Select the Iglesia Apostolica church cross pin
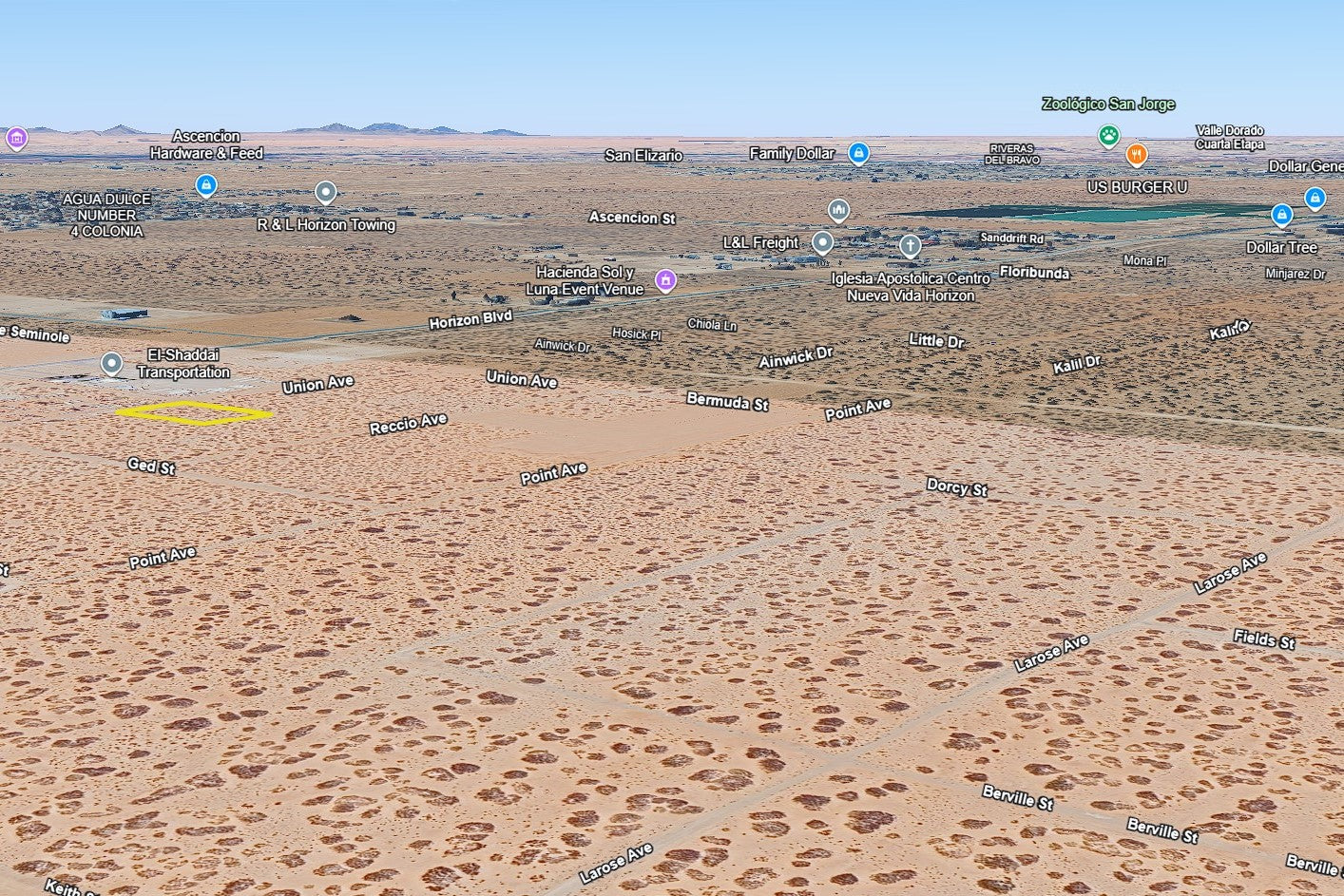Image resolution: width=1344 pixels, height=896 pixels. click(x=910, y=246)
